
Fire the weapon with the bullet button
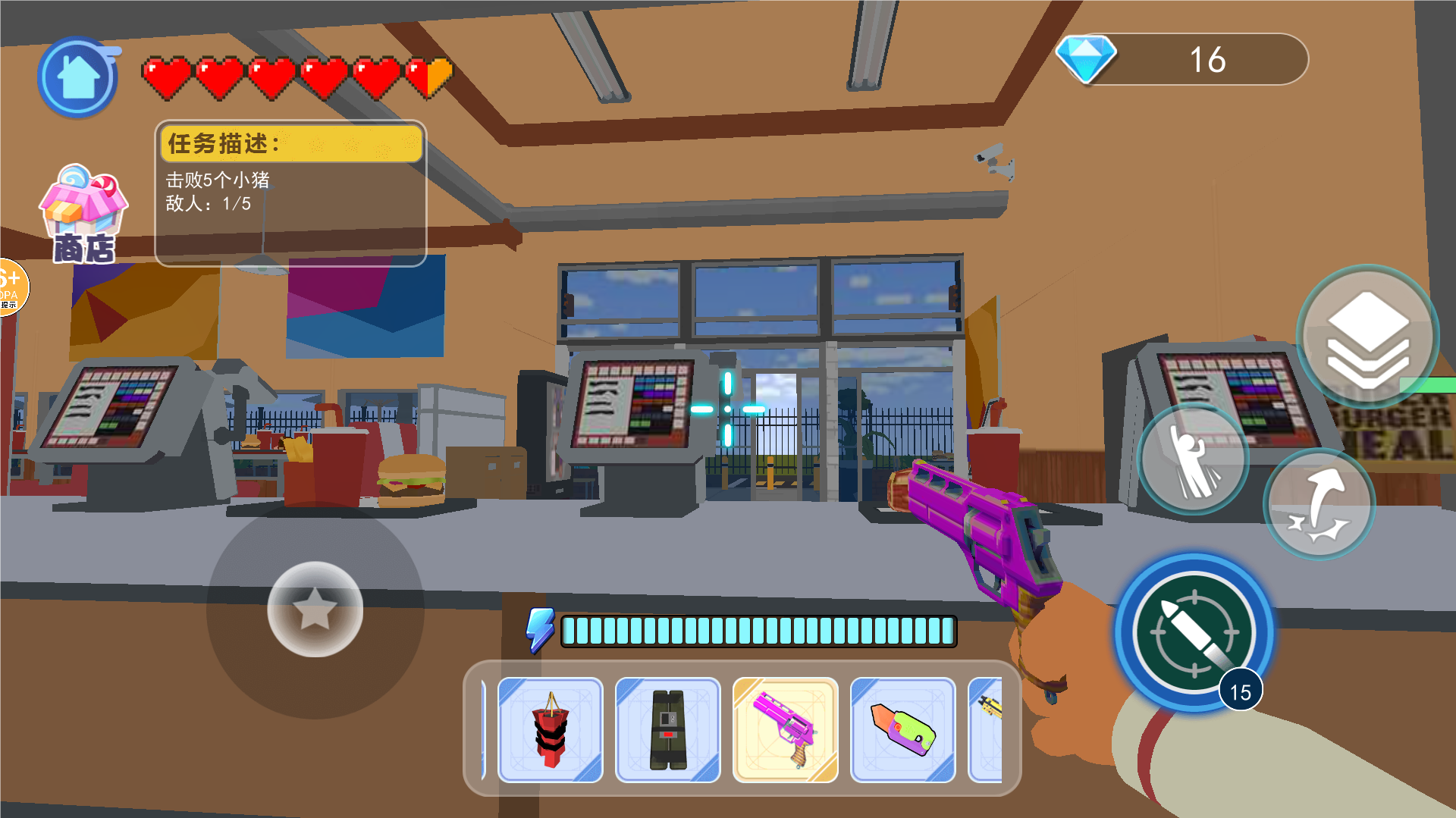1194,632
